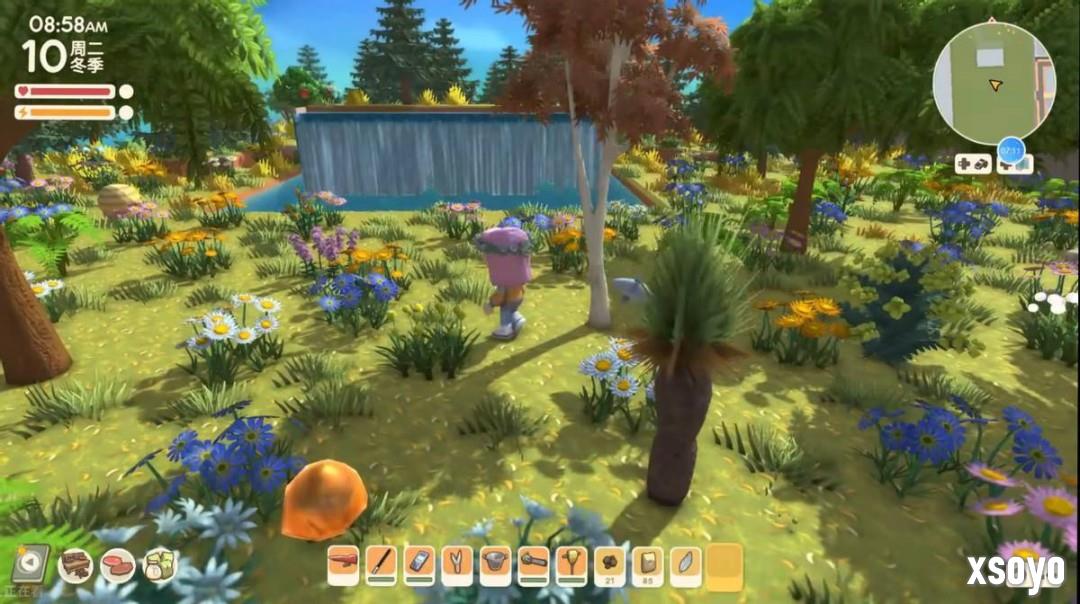Equip the Y-shaped slingshot slot
This screenshot has height=604, width=1080.
pyautogui.click(x=457, y=565)
